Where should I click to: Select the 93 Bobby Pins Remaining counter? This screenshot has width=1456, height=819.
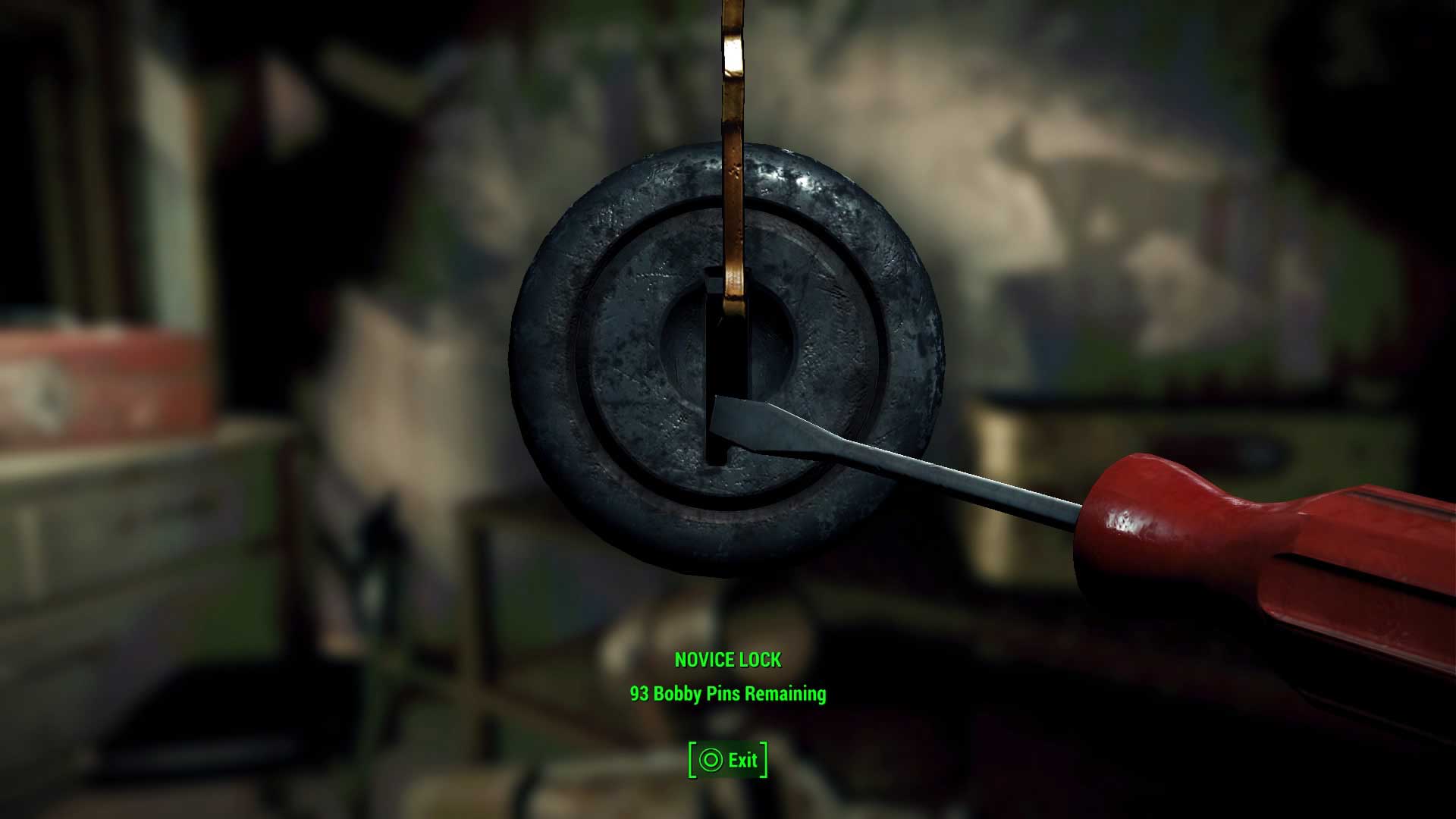(x=730, y=694)
